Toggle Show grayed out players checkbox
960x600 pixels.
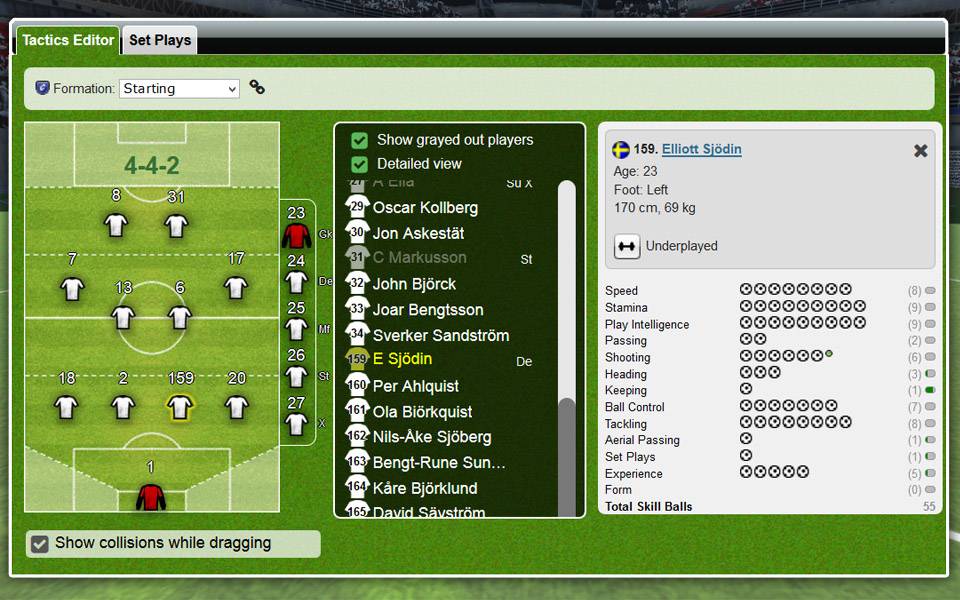pyautogui.click(x=360, y=140)
